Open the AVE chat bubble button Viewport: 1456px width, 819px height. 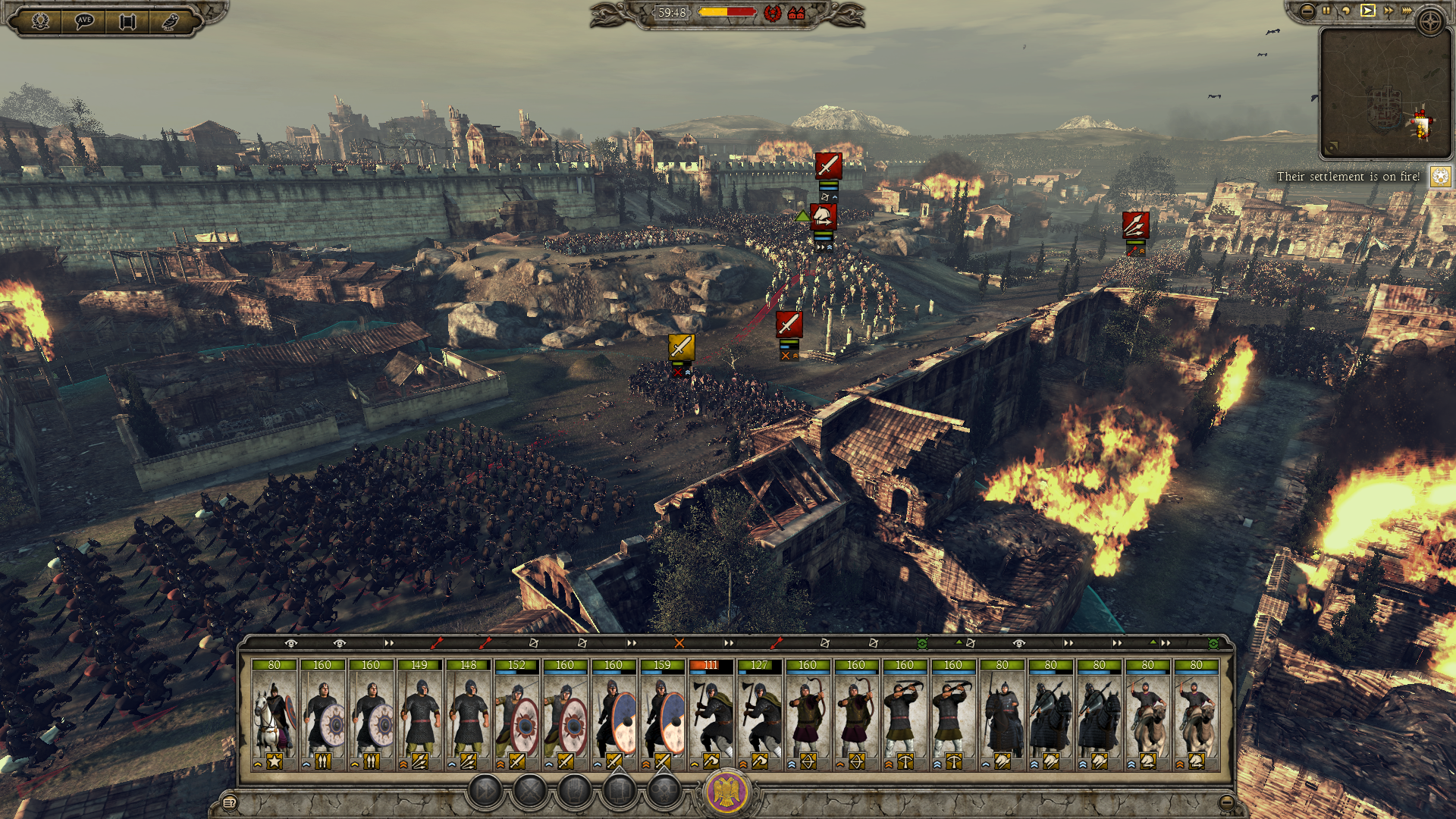(x=83, y=20)
